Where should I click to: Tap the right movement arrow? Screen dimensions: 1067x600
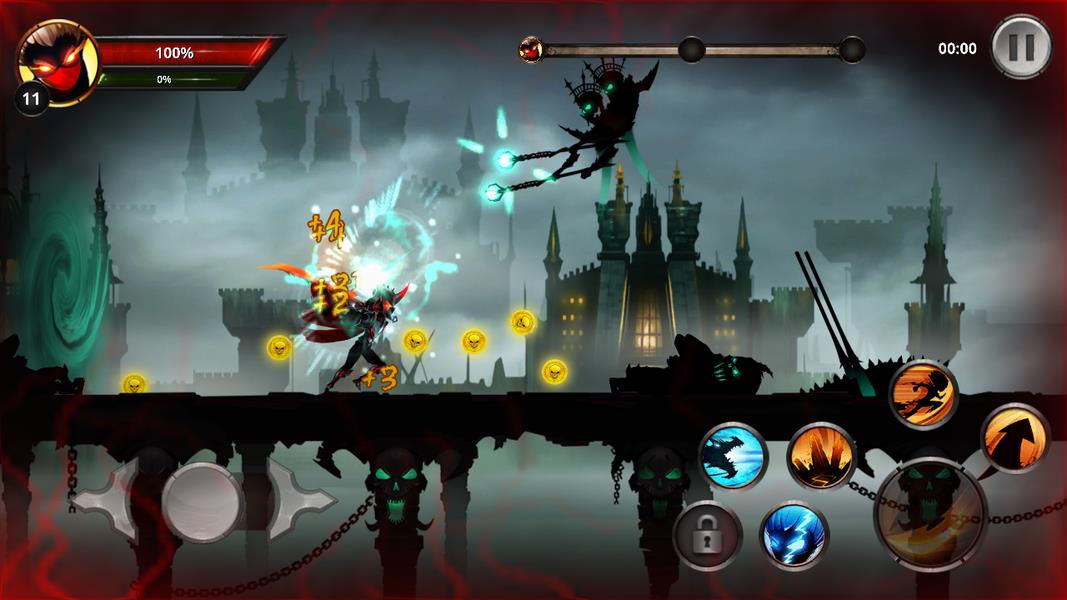point(297,499)
